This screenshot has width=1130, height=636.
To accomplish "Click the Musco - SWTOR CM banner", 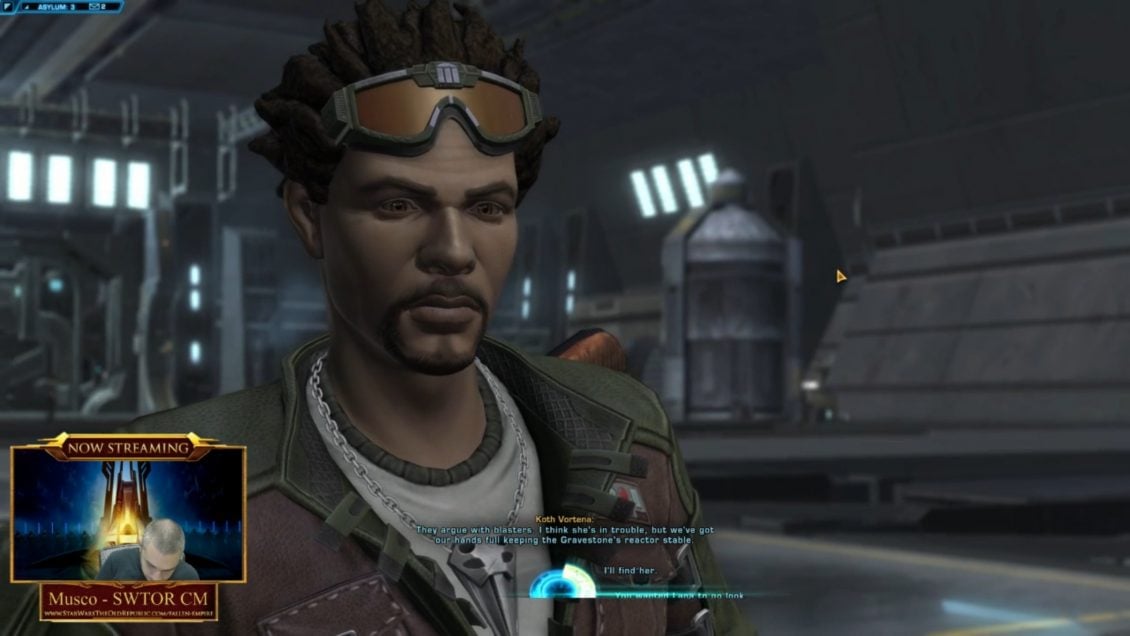I will pyautogui.click(x=128, y=601).
